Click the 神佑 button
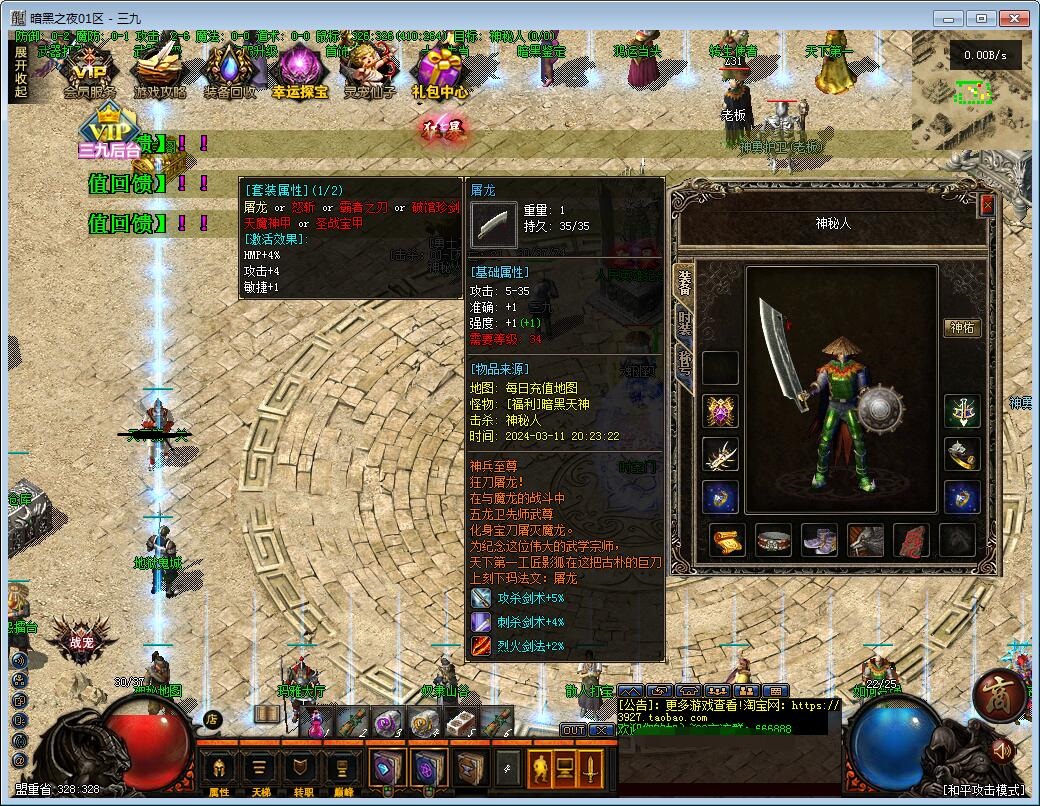Screen dimensions: 1040x806 [961, 328]
